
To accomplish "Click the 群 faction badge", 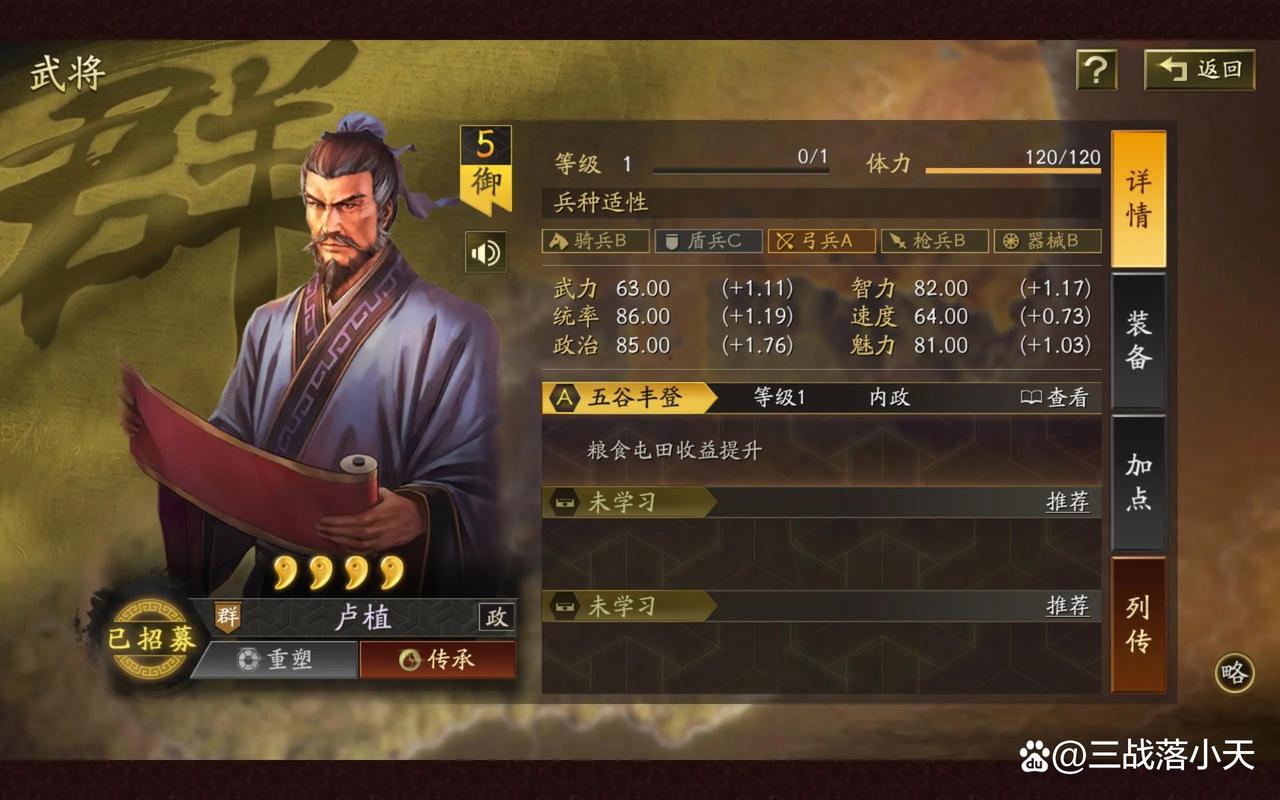I will (x=228, y=618).
